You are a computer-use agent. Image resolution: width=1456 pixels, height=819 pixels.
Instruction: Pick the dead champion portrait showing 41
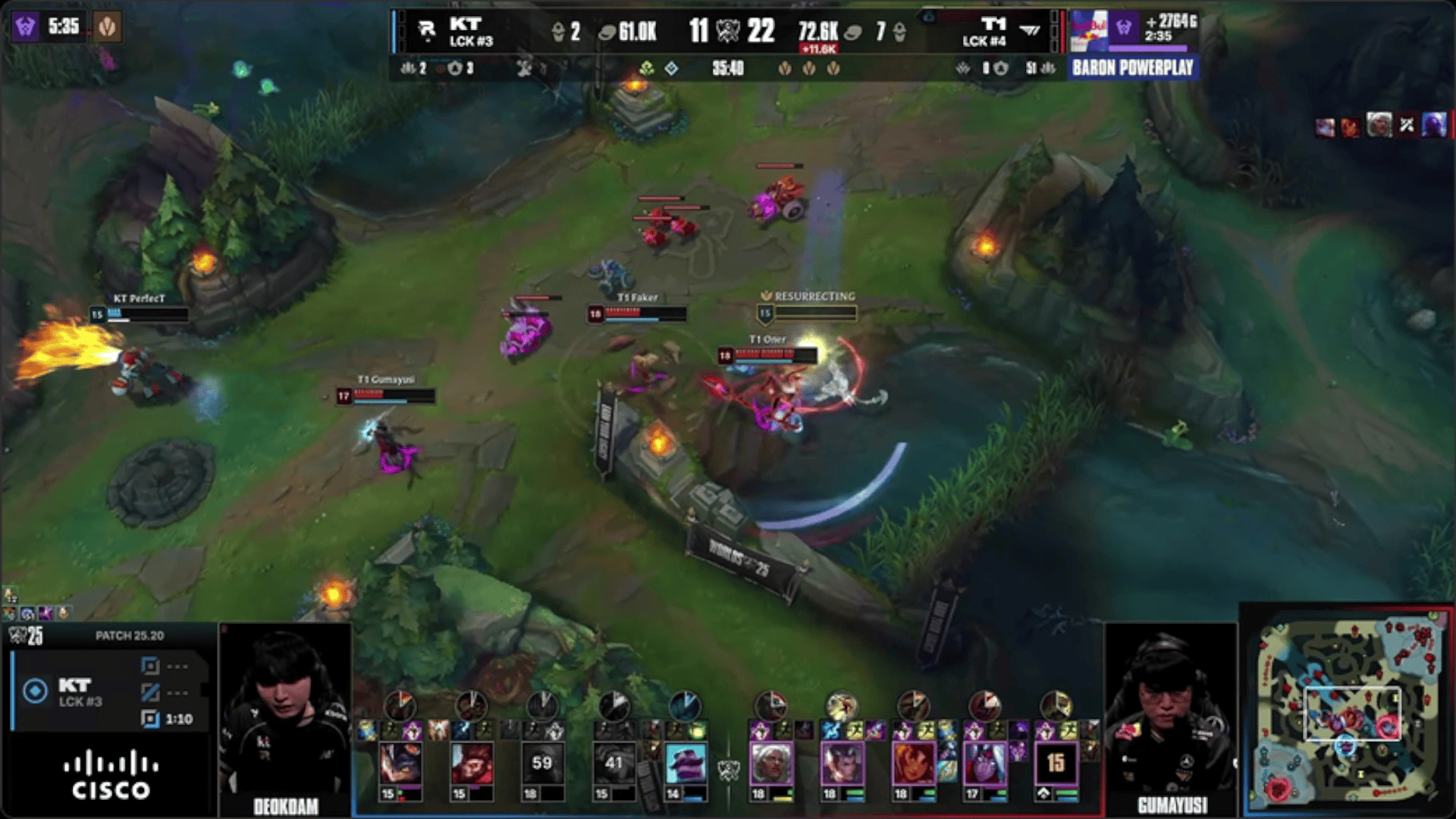[613, 763]
